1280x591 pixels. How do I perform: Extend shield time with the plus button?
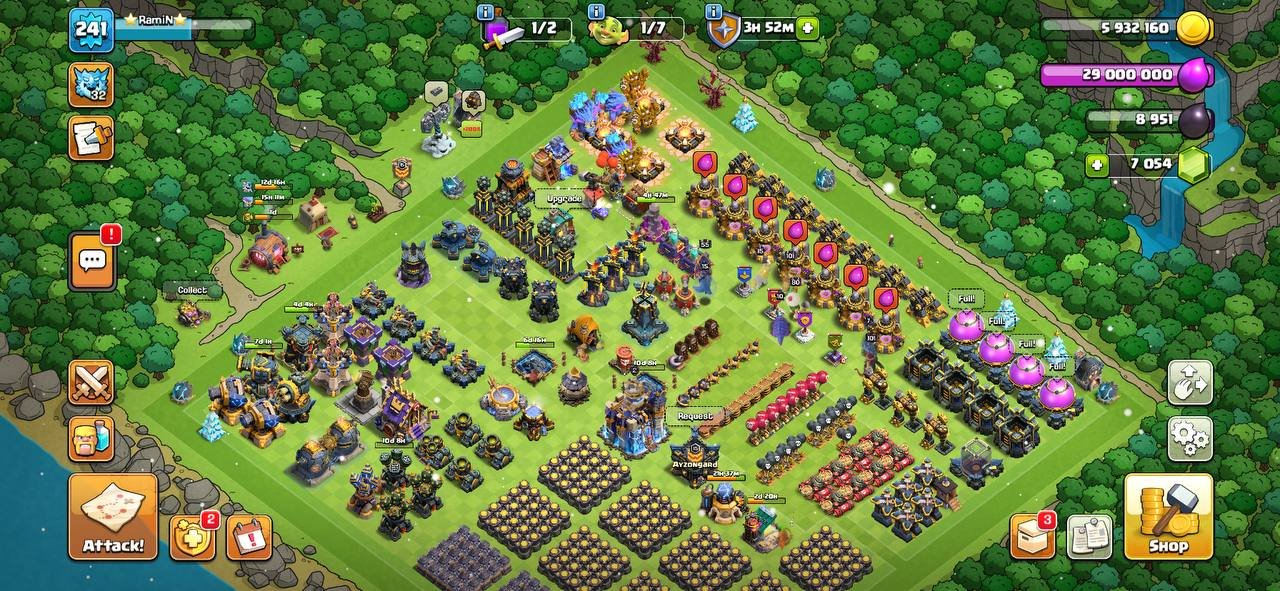pyautogui.click(x=807, y=28)
